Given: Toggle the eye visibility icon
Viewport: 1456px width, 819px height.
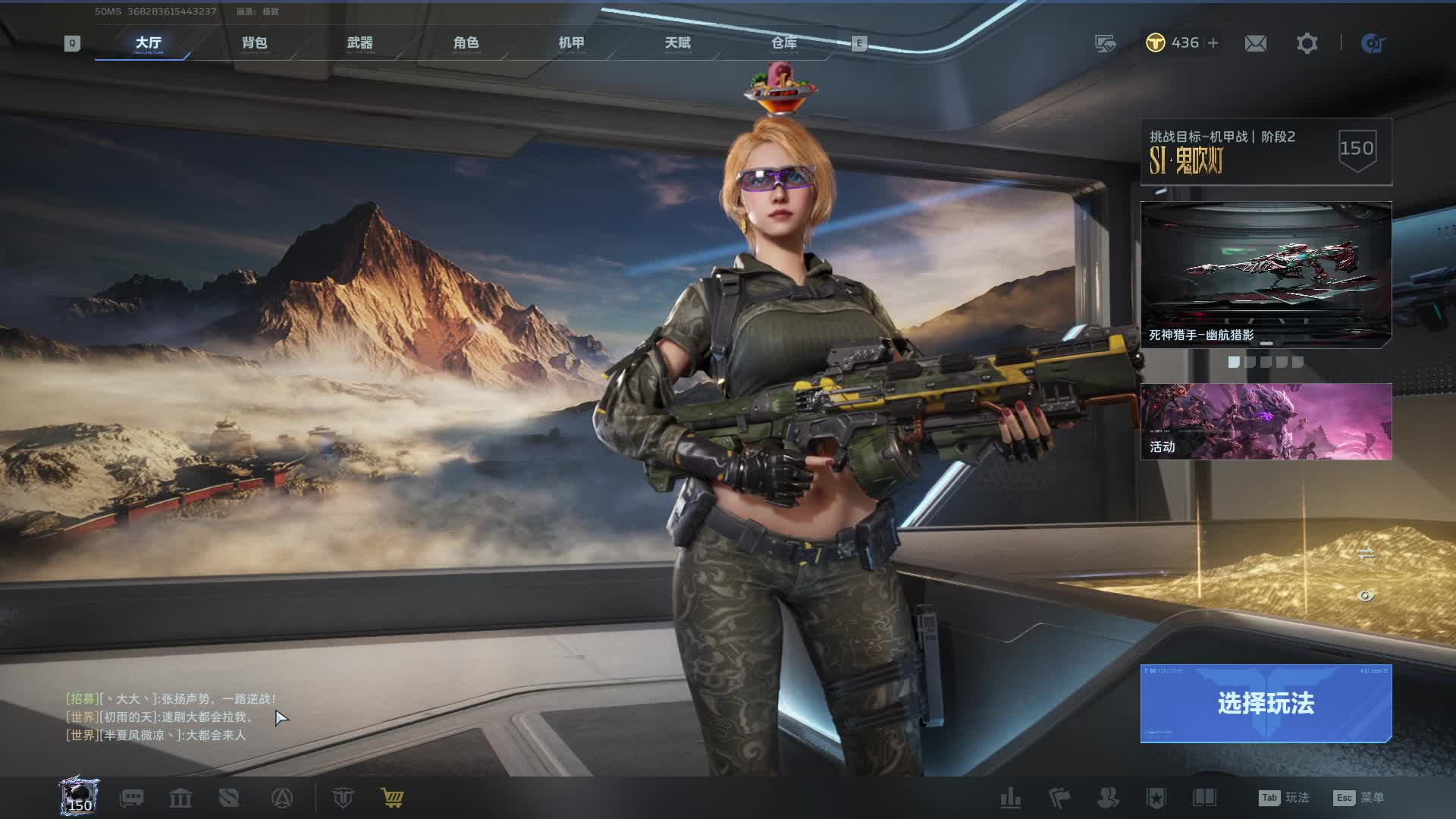Looking at the screenshot, I should click(1366, 596).
